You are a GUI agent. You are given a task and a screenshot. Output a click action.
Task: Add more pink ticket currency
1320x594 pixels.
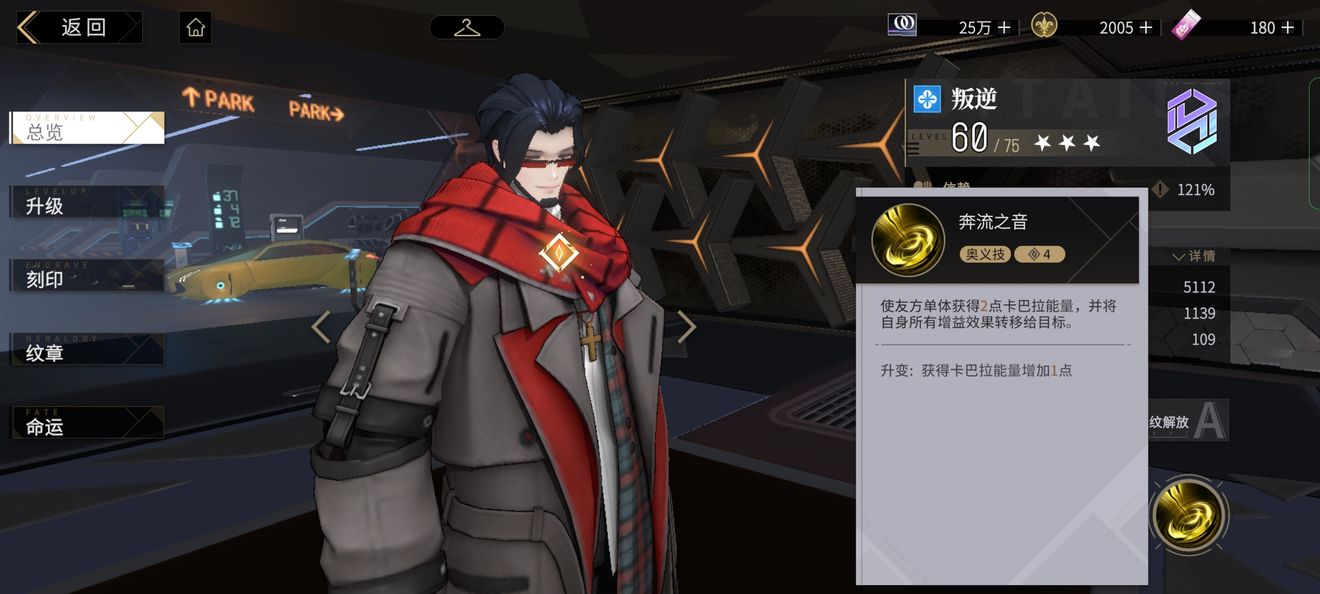[1287, 28]
